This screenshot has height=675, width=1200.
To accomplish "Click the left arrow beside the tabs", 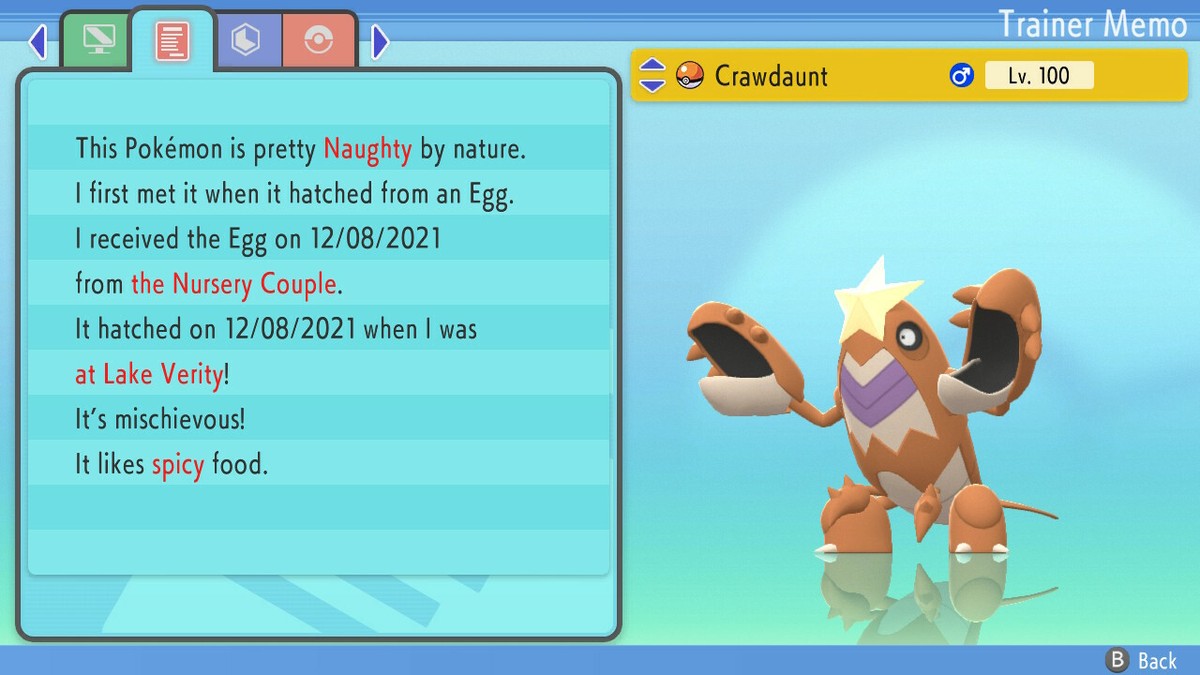I will click(x=38, y=41).
